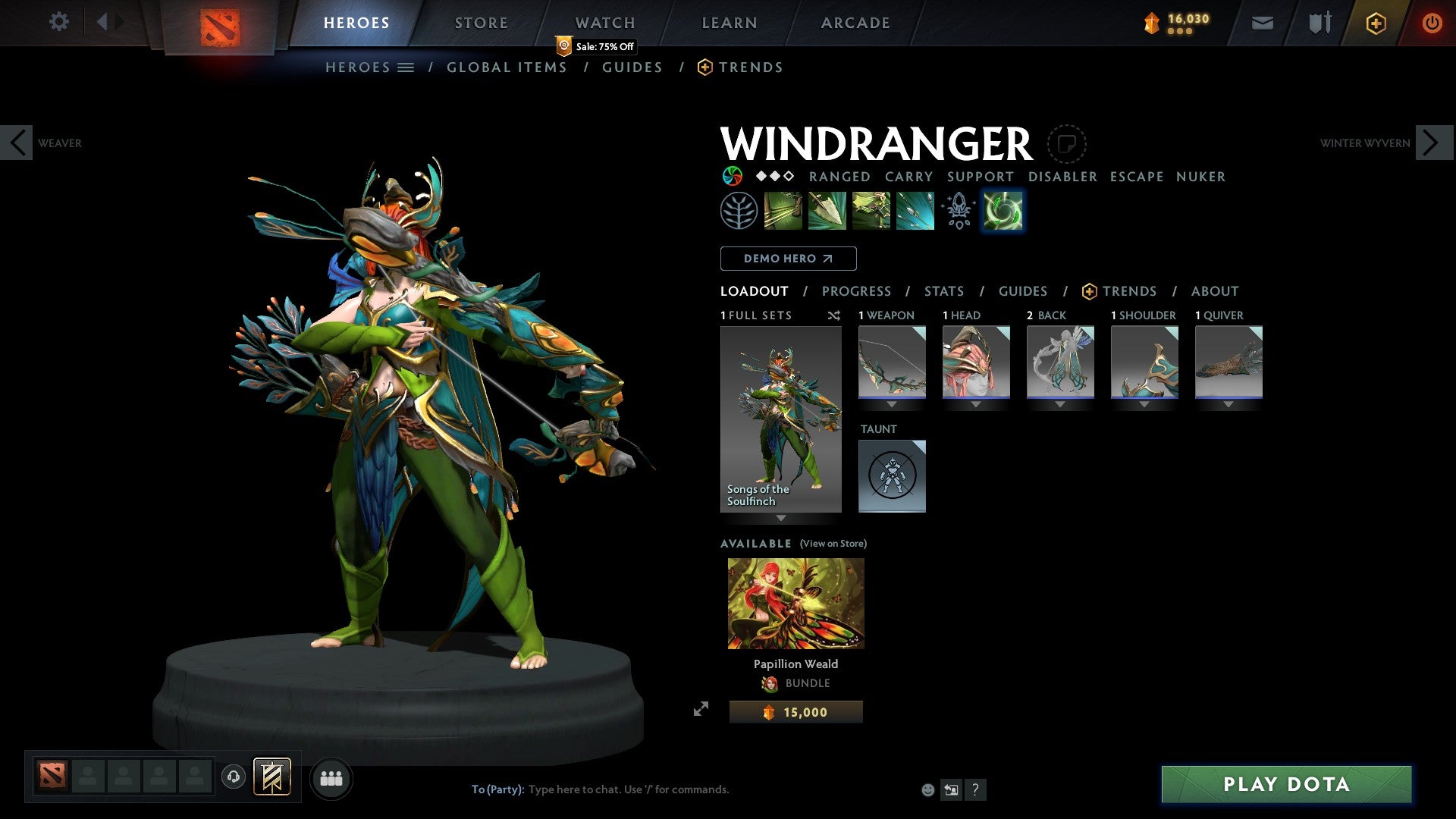Click the emoticon smiley in the chat bar
This screenshot has width=1456, height=819.
[927, 789]
